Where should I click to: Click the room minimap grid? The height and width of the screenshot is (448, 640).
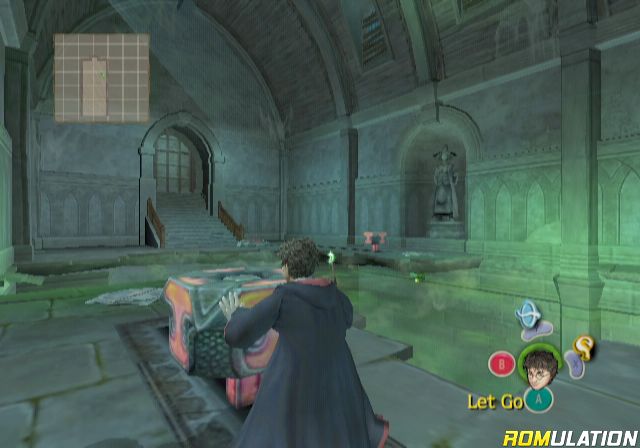pyautogui.click(x=101, y=78)
